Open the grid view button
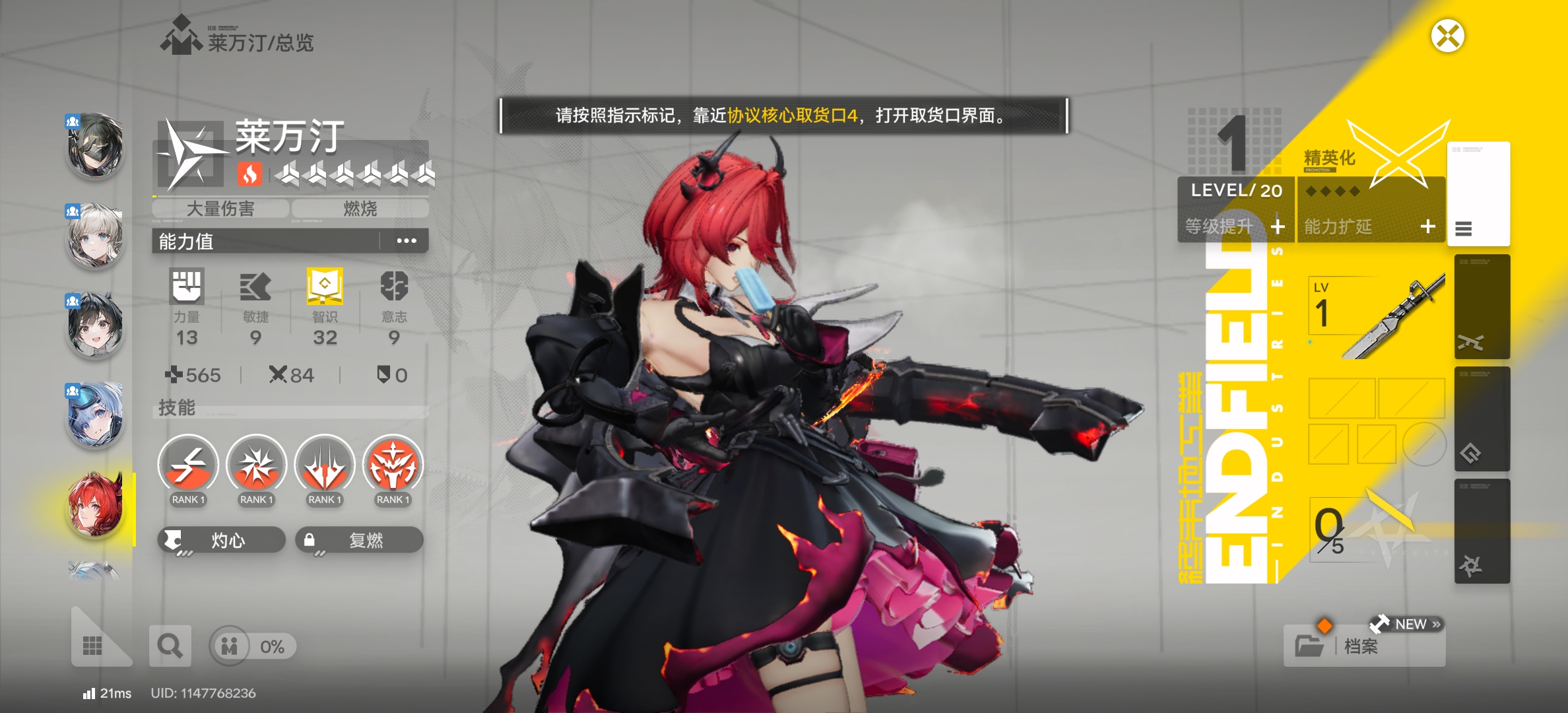The height and width of the screenshot is (713, 1568). coord(92,645)
